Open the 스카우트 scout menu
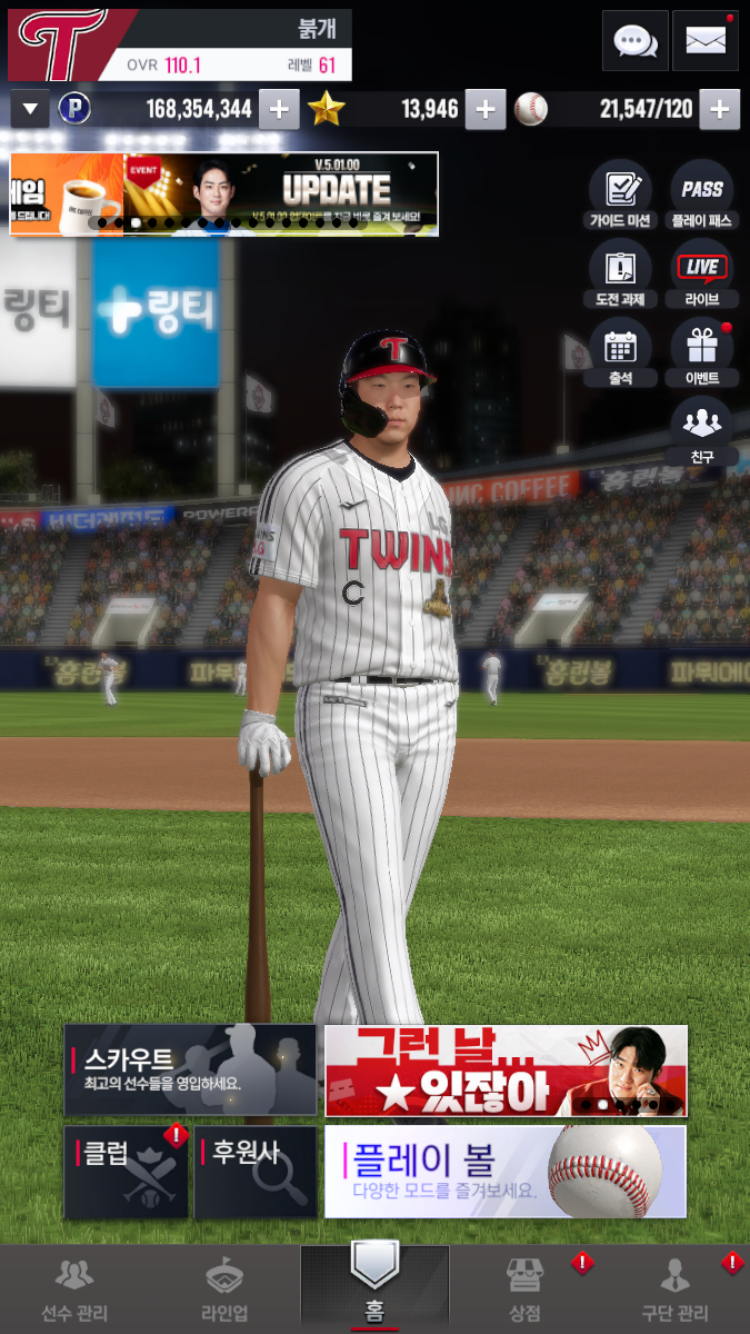Viewport: 750px width, 1334px height. point(190,1070)
